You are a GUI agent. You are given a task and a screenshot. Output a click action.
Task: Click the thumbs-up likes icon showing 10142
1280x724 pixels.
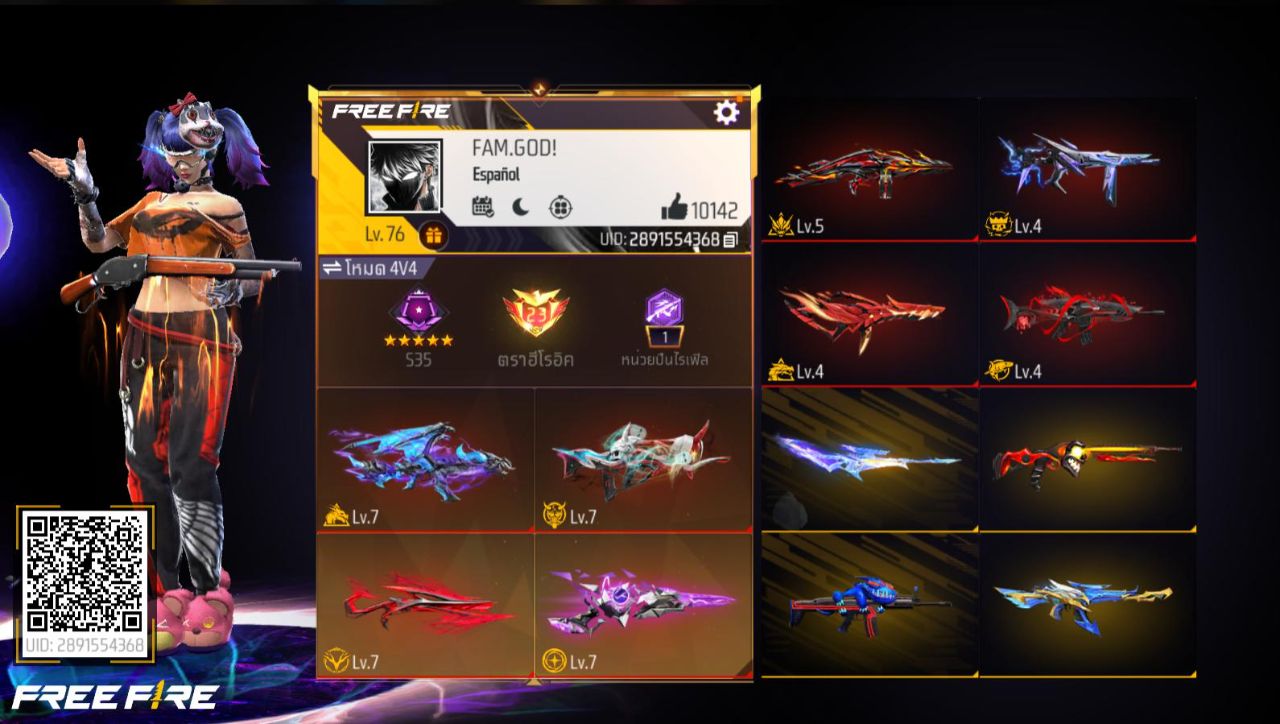click(676, 207)
